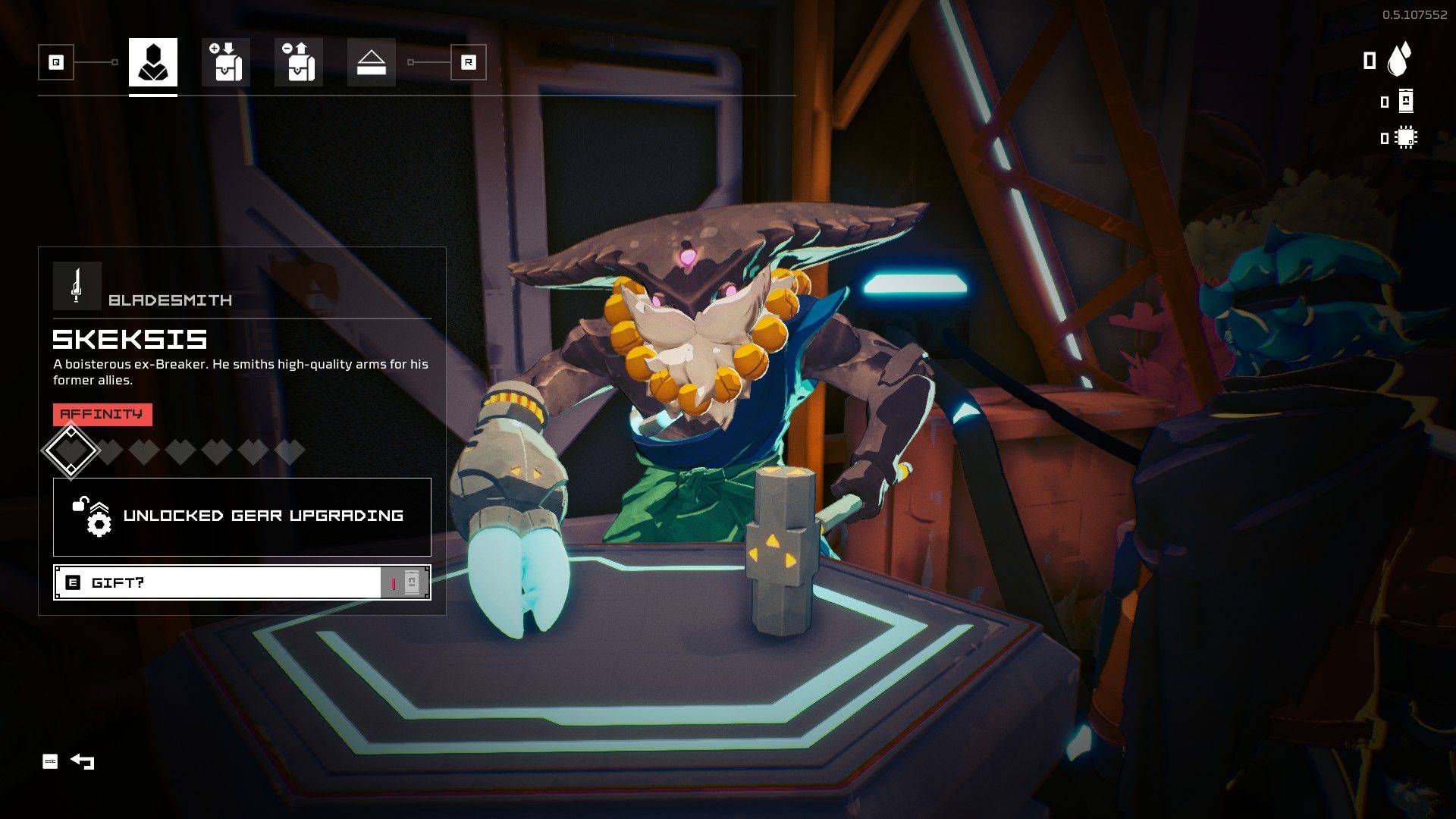
Task: Click the gear cog in Unlocked Gear Upgrading banner
Action: (x=99, y=522)
